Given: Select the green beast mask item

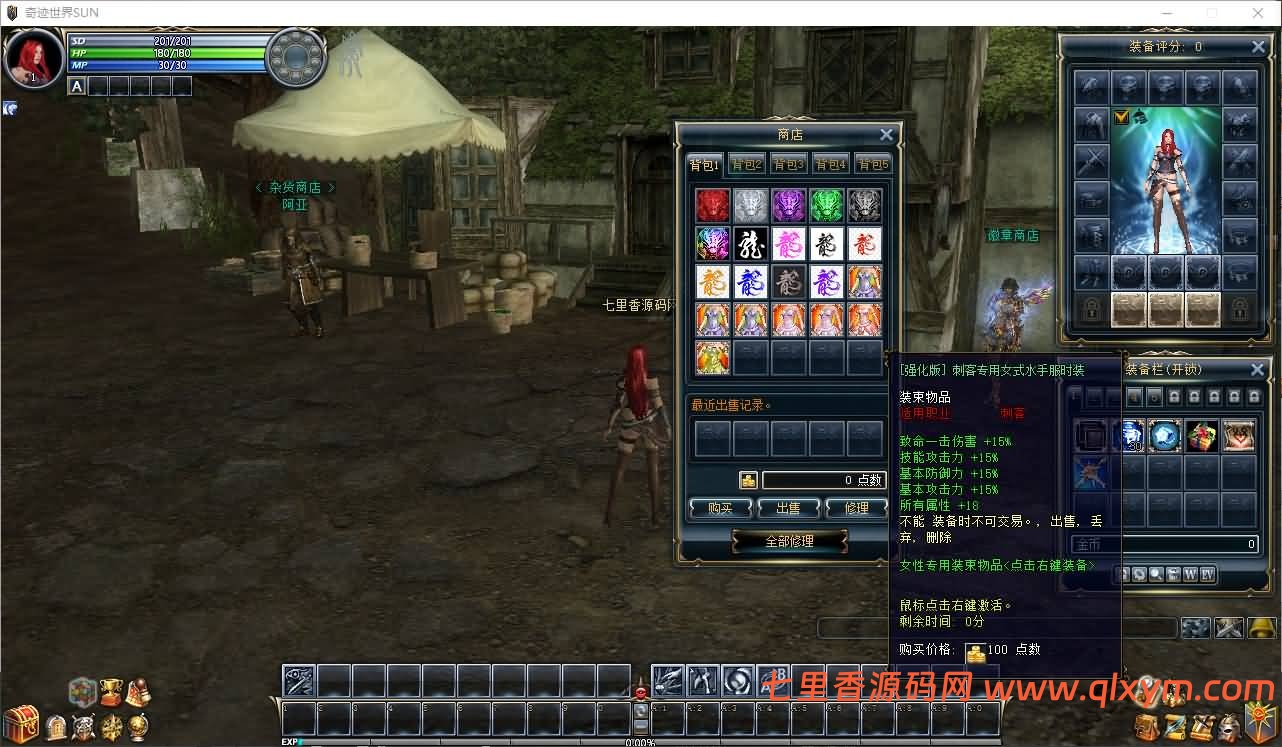Looking at the screenshot, I should point(827,205).
